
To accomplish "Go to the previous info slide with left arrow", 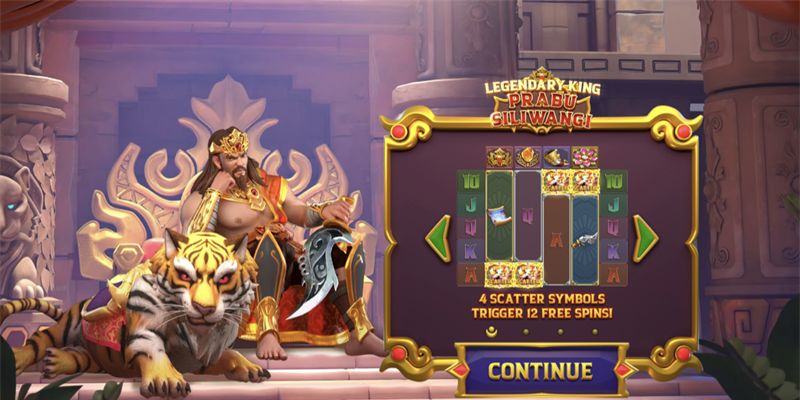I will 439,238.
